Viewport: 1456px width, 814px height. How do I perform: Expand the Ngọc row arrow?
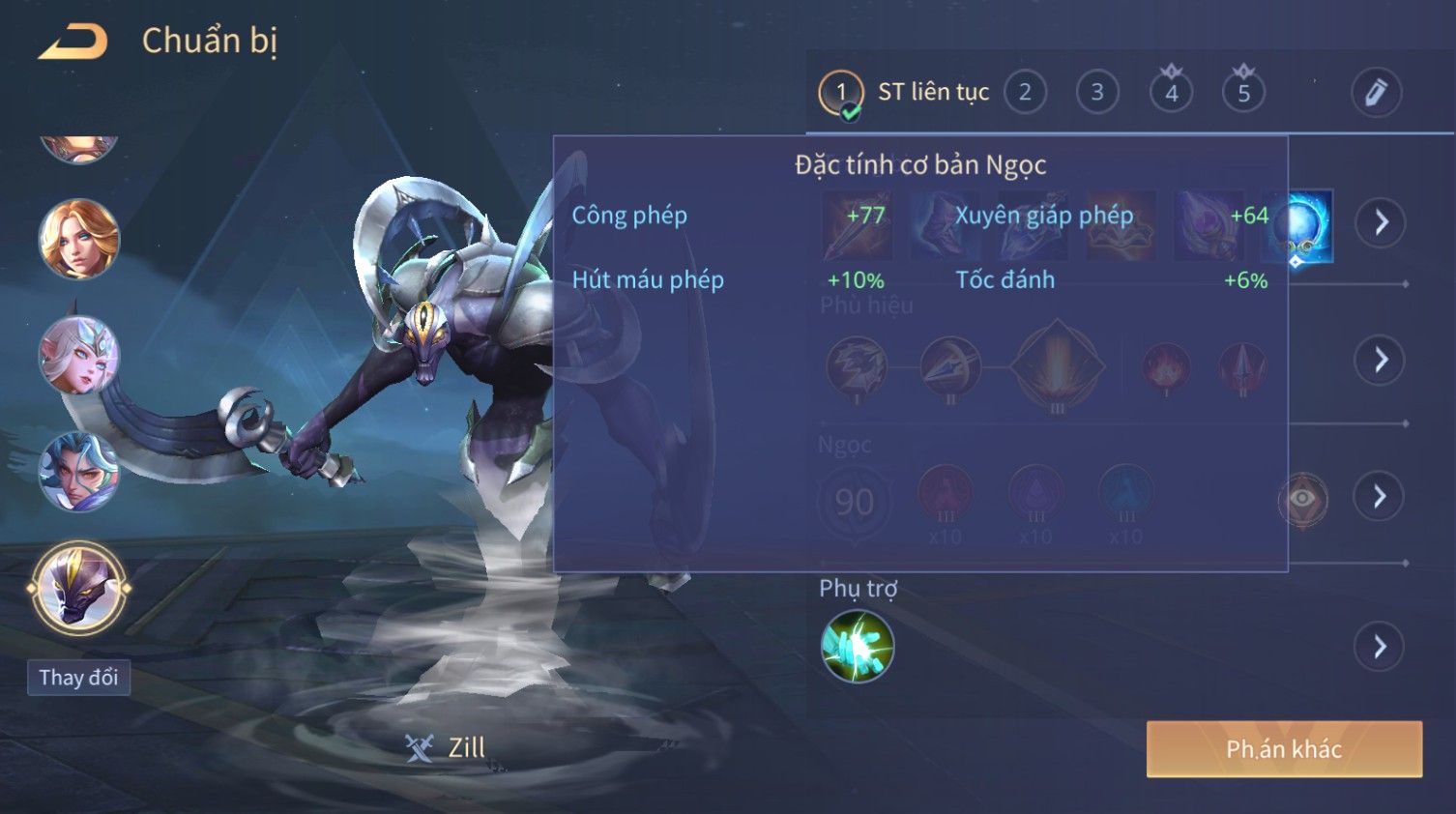coord(1380,497)
